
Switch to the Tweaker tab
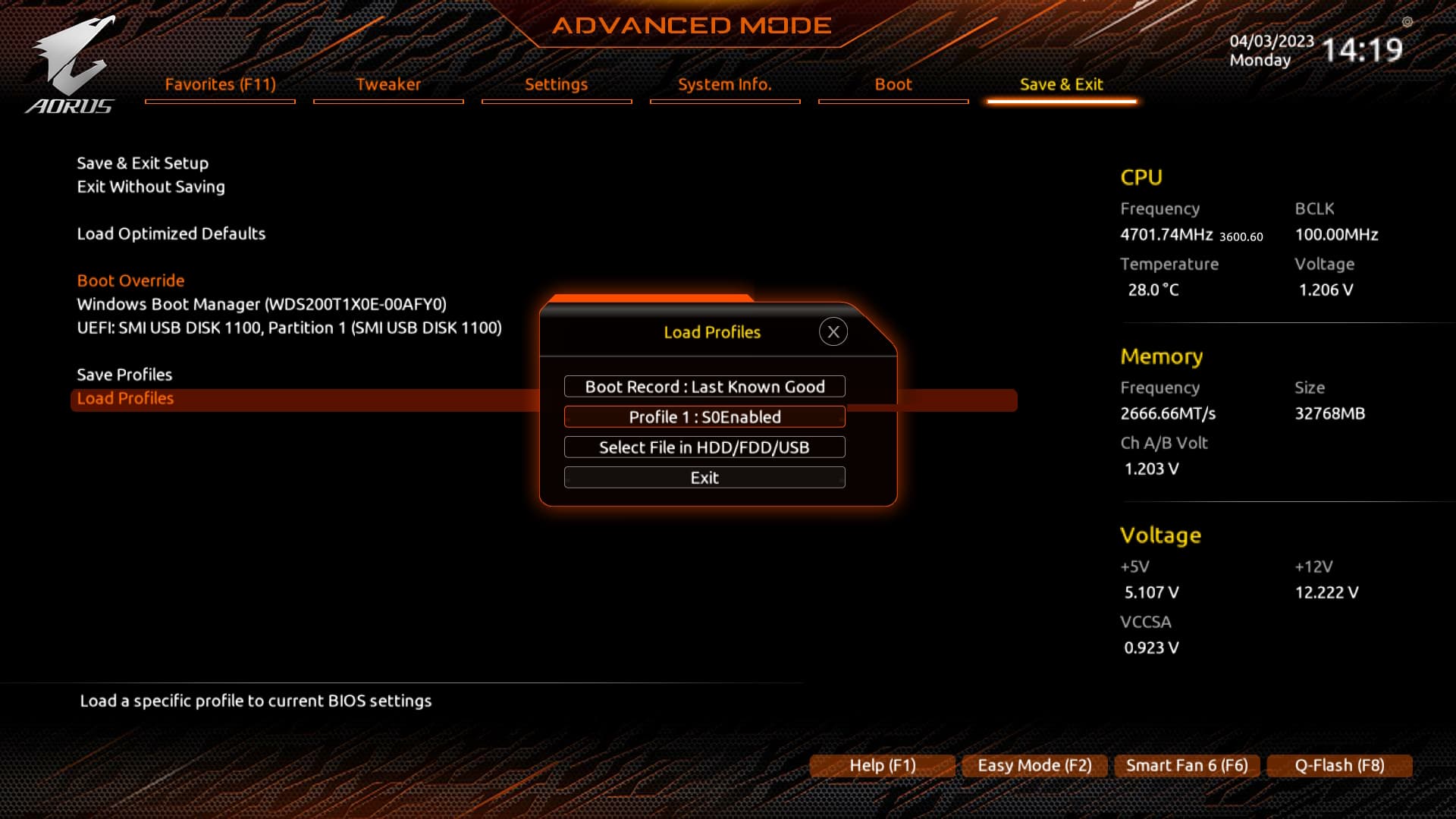tap(388, 84)
